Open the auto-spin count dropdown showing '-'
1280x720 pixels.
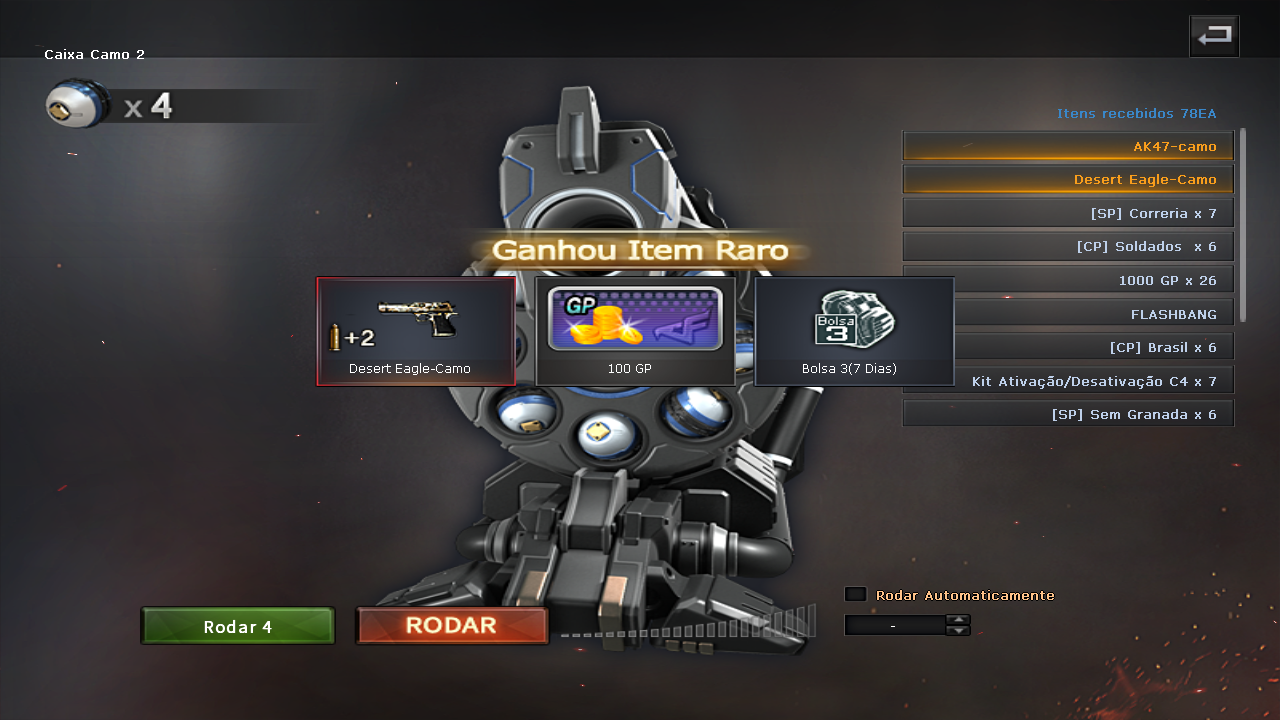pos(895,625)
